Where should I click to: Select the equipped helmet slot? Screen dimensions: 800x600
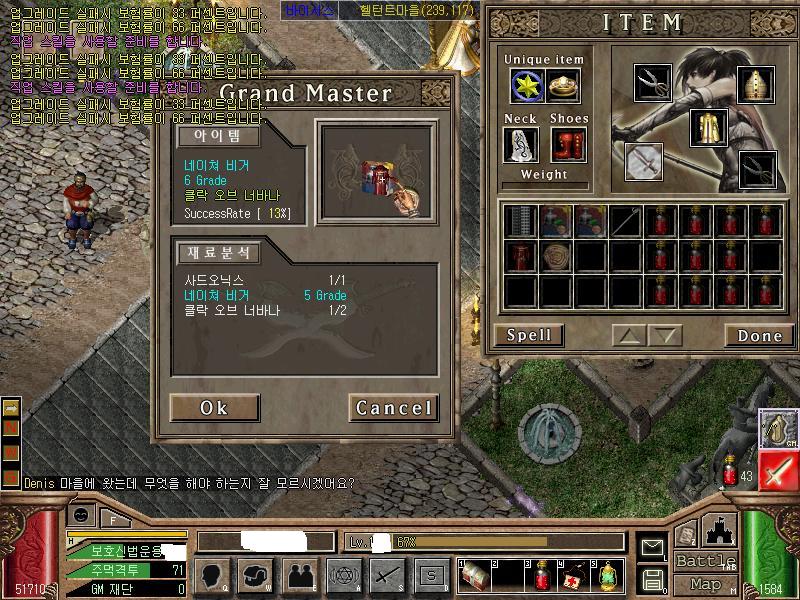click(x=756, y=86)
